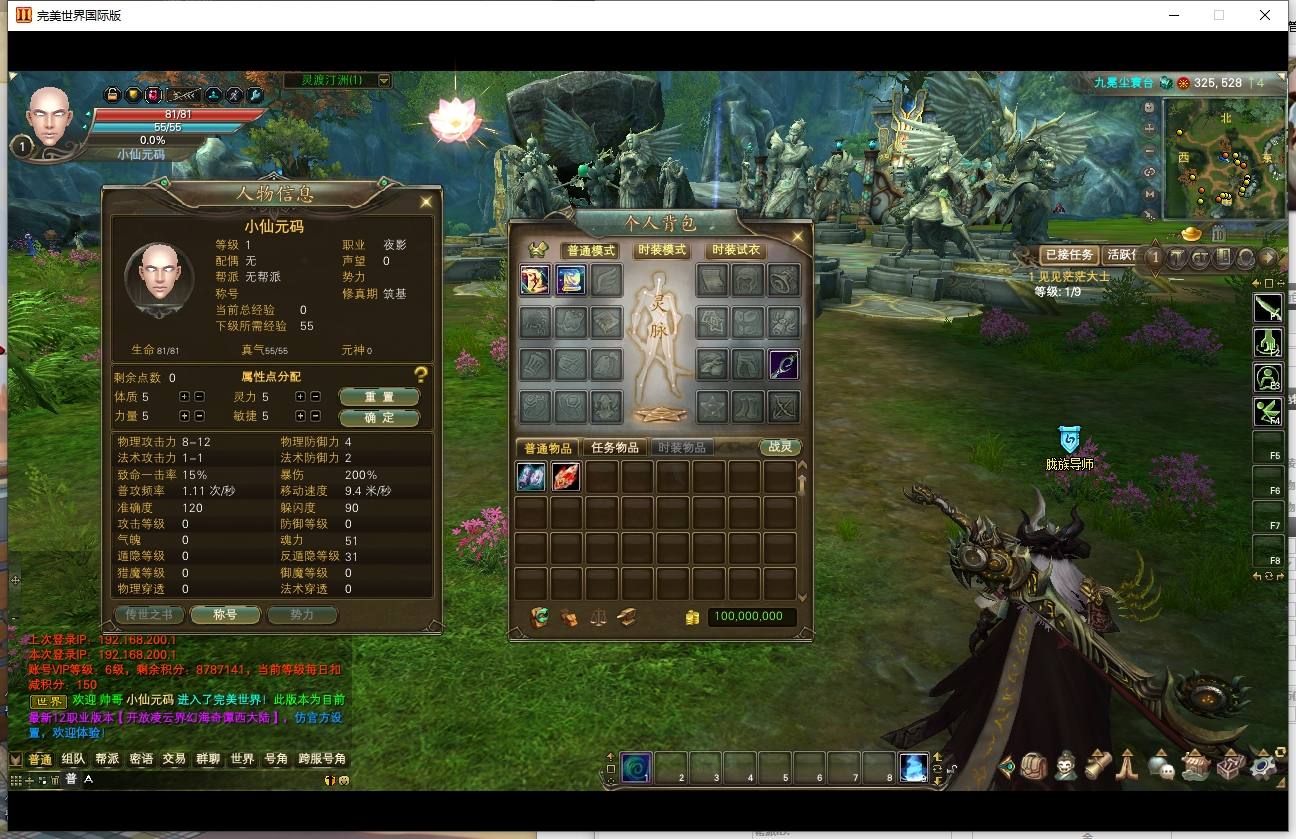Use the swirl skill in hotbar slot 1
1296x839 pixels.
[636, 767]
